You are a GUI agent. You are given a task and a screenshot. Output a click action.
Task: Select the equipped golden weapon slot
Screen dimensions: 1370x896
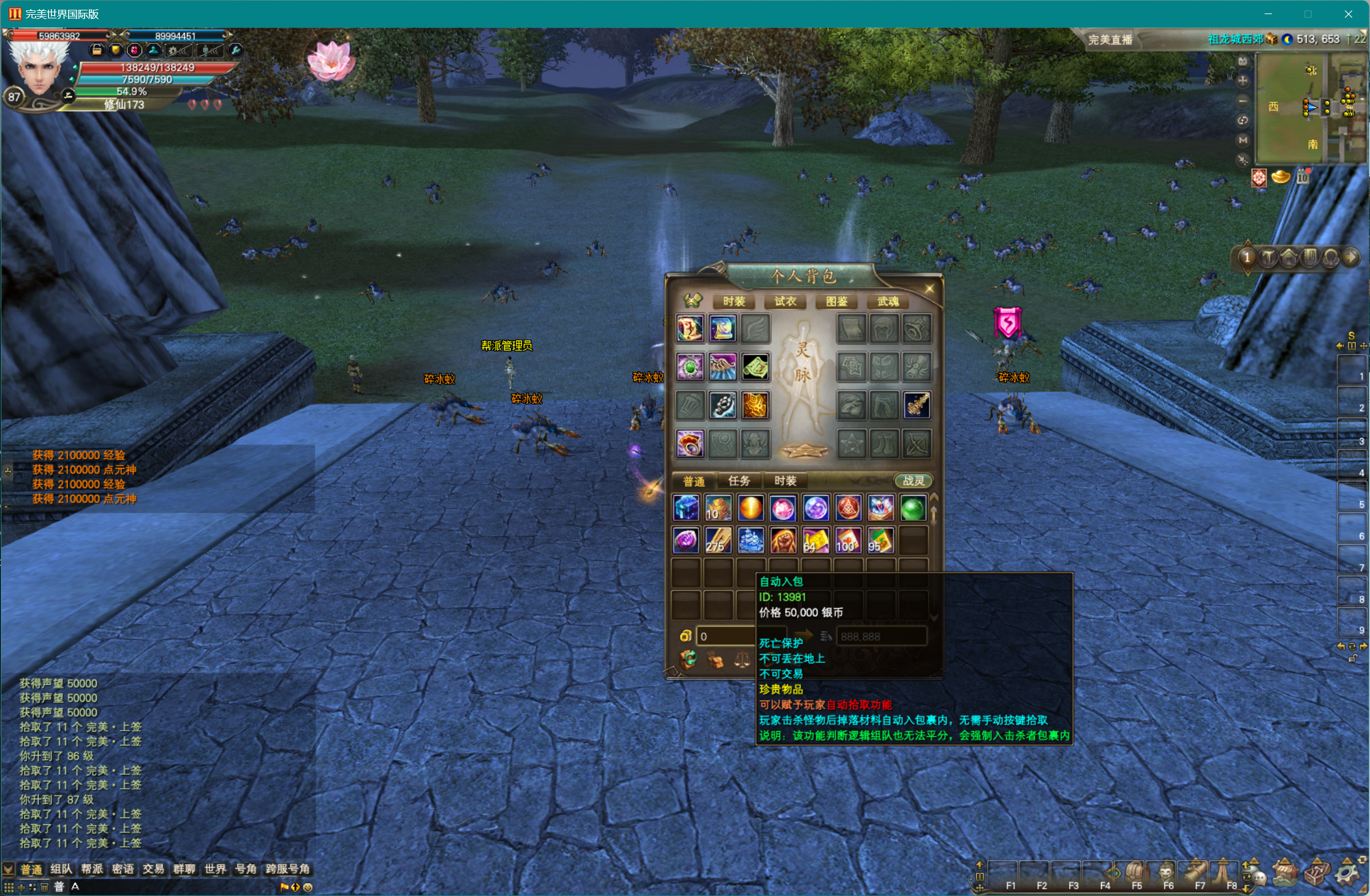pyautogui.click(x=917, y=405)
